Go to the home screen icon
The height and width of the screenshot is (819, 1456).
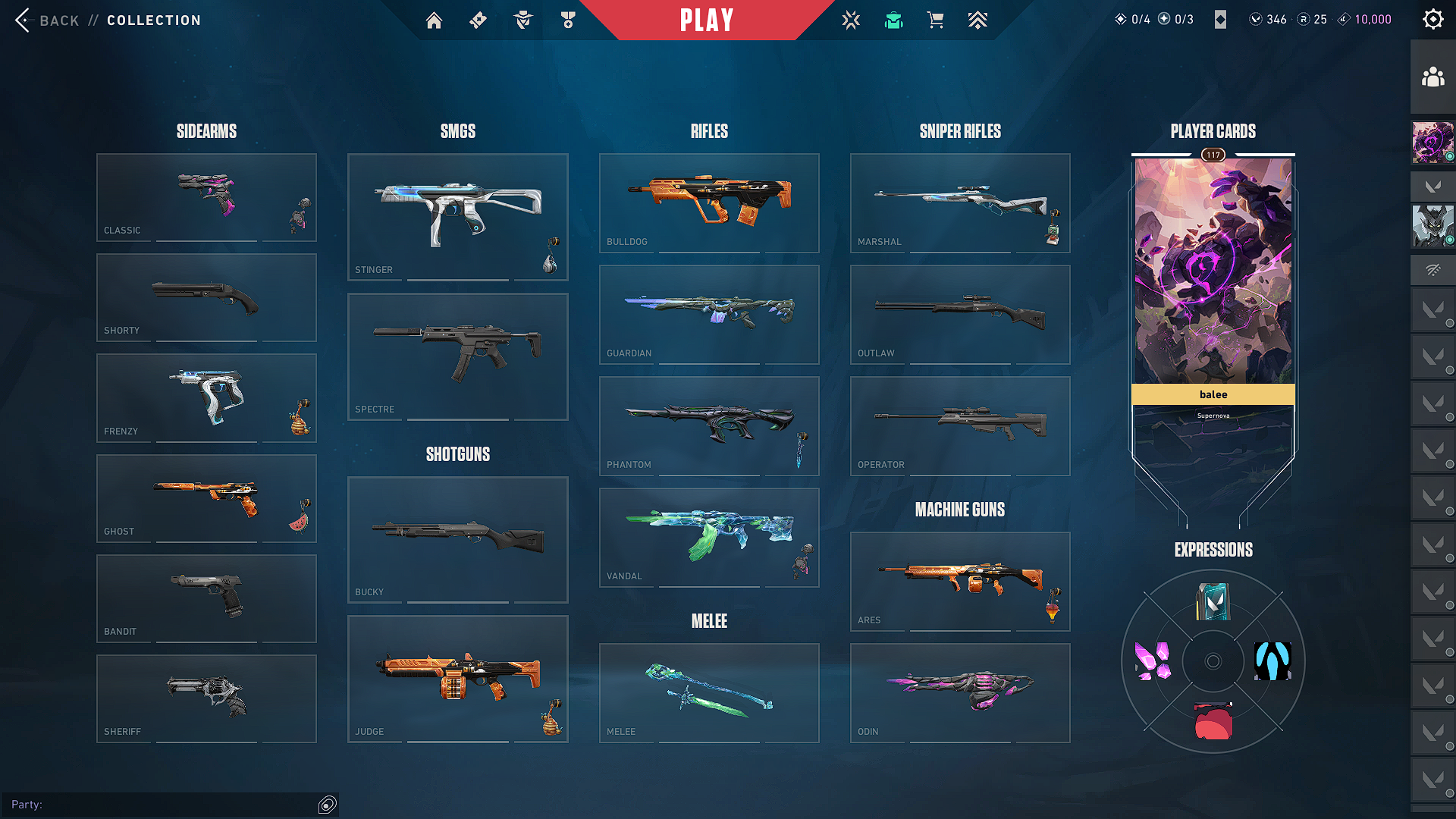click(434, 20)
